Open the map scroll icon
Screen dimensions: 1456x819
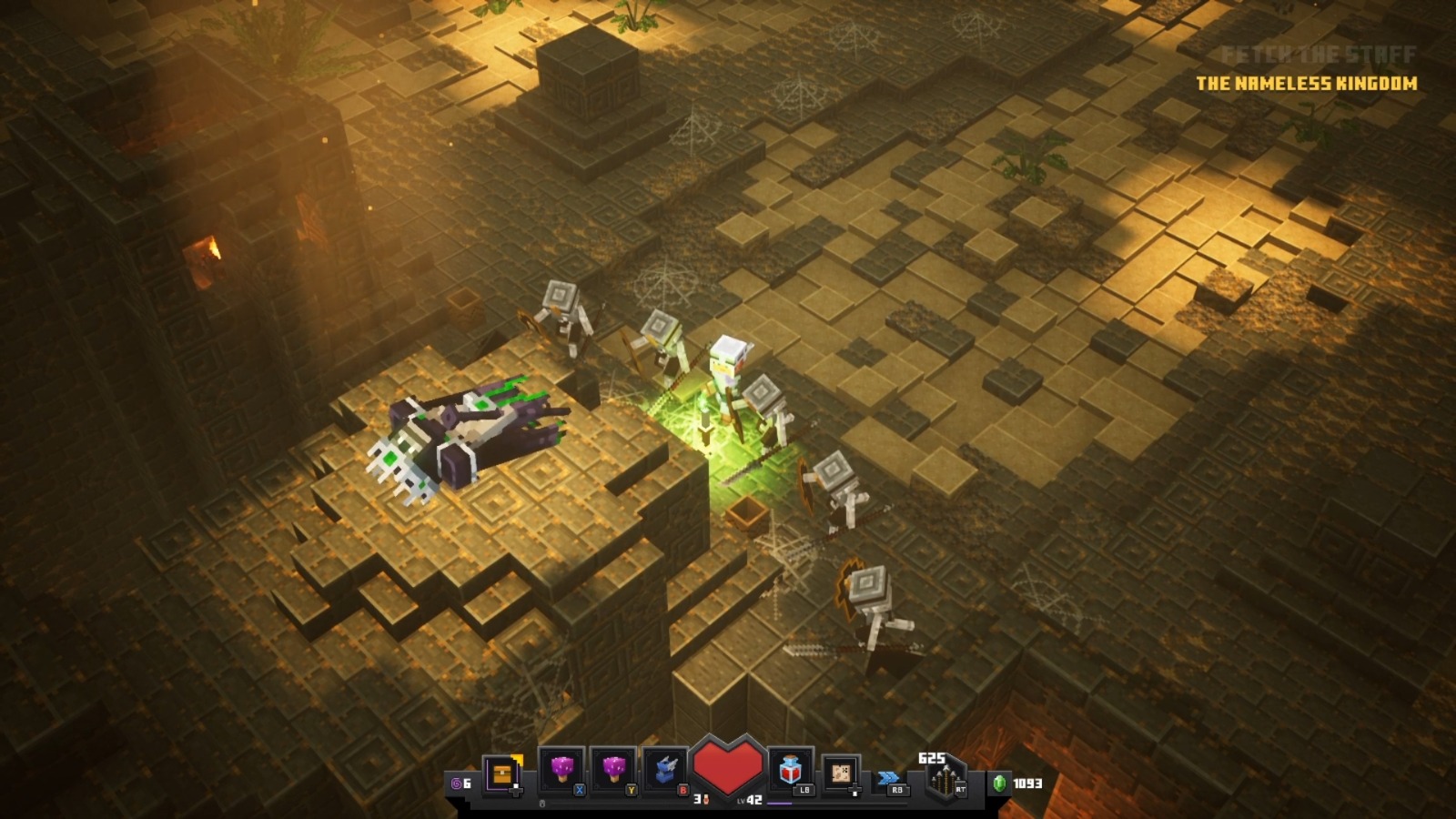pyautogui.click(x=841, y=773)
